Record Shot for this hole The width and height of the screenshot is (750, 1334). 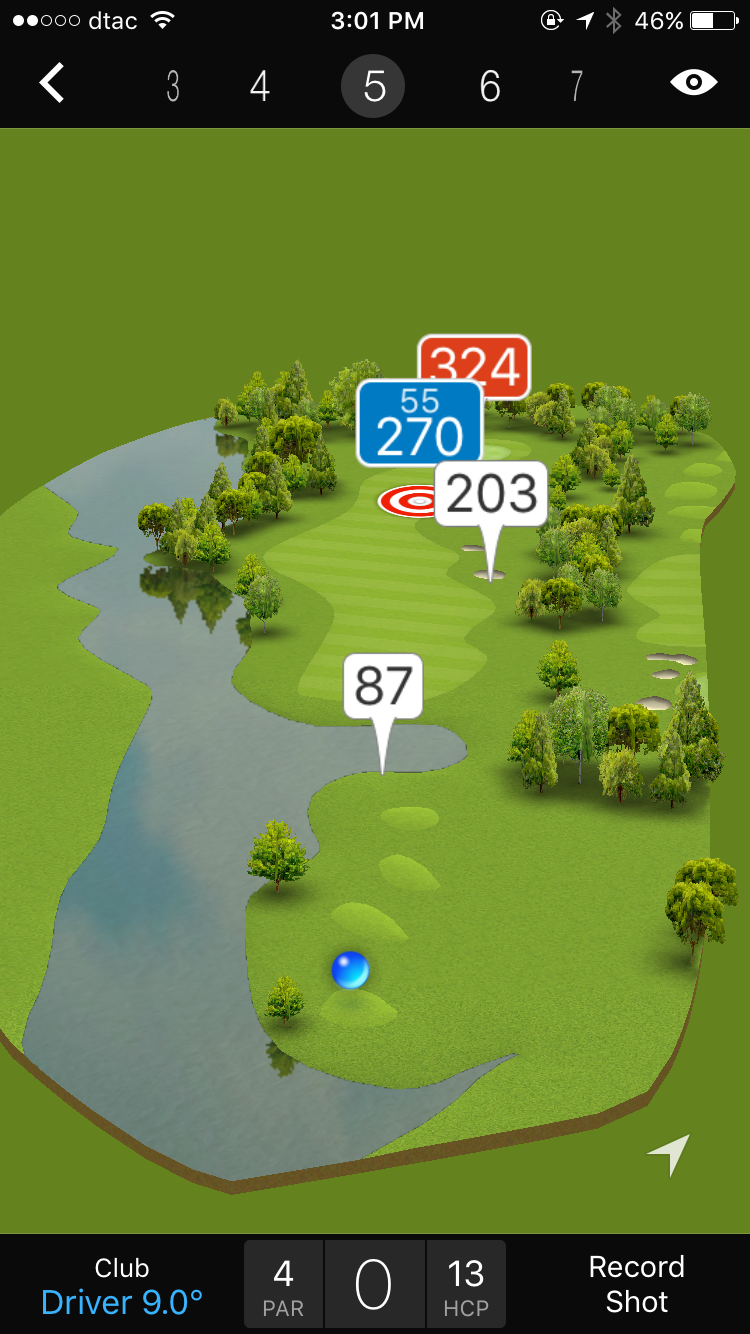click(636, 1284)
